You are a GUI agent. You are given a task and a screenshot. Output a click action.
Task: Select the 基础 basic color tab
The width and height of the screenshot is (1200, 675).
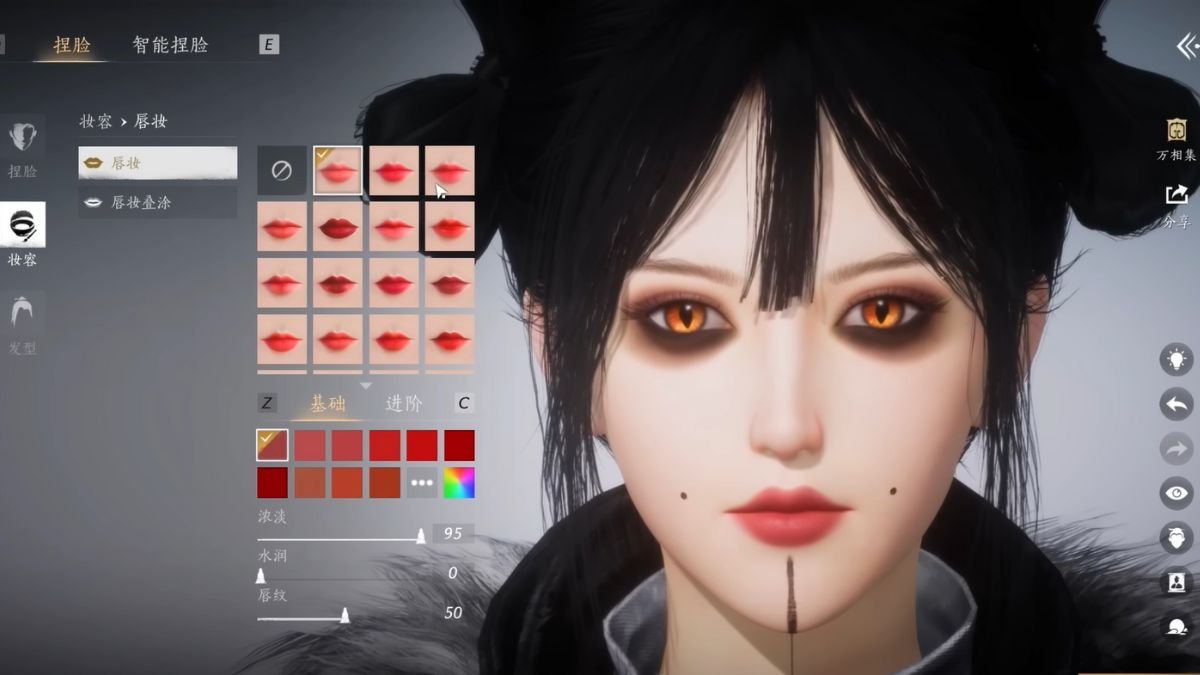[327, 404]
